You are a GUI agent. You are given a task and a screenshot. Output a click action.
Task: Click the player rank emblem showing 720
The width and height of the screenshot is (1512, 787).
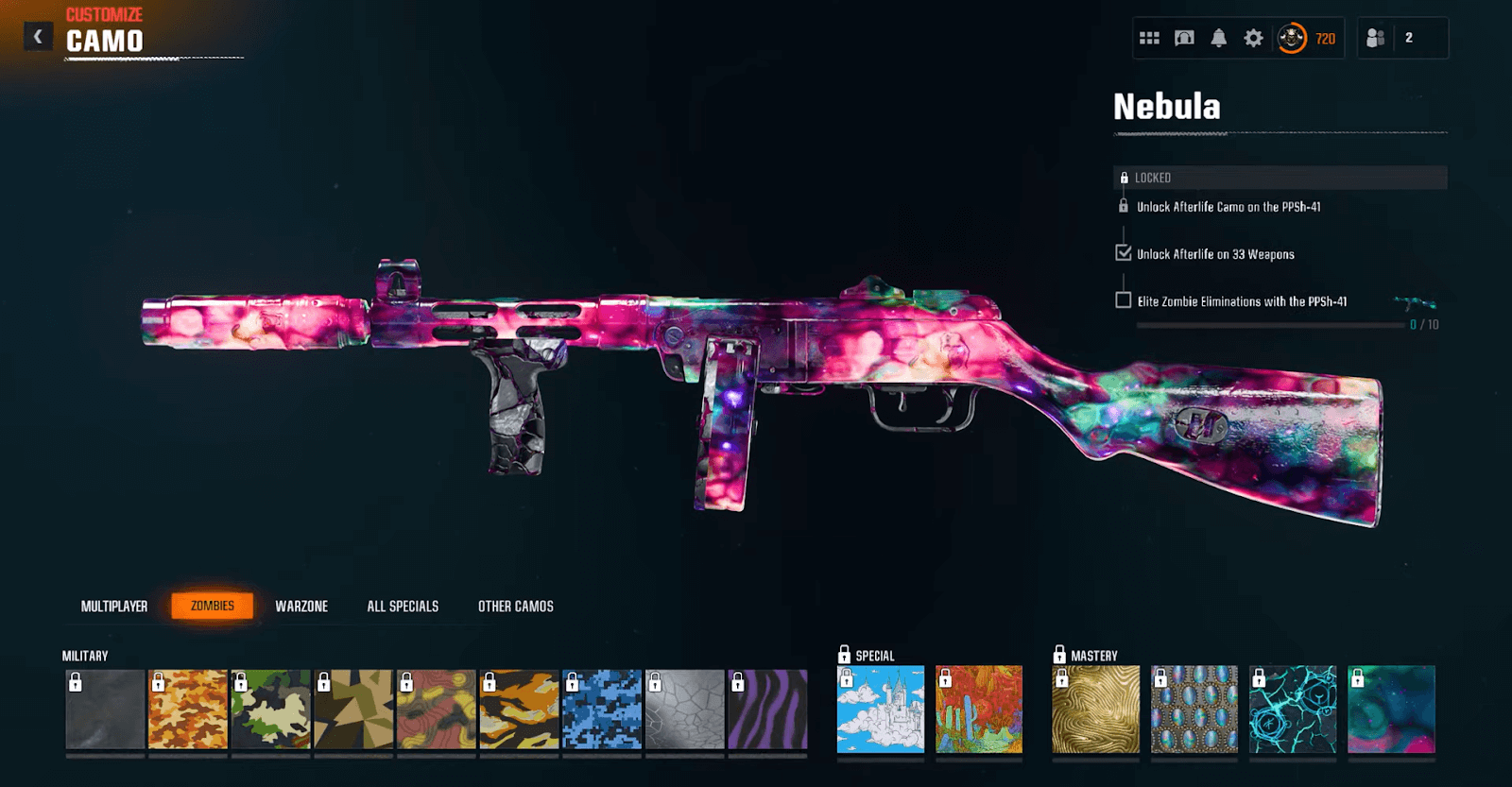pos(1293,39)
